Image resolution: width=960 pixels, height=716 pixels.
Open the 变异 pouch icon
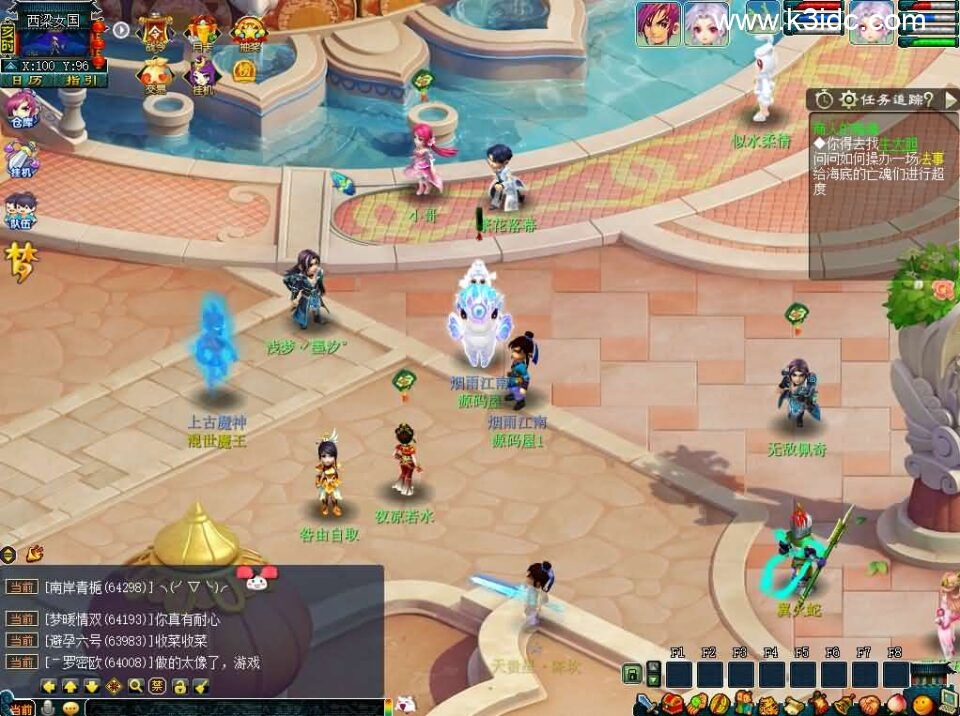156,74
